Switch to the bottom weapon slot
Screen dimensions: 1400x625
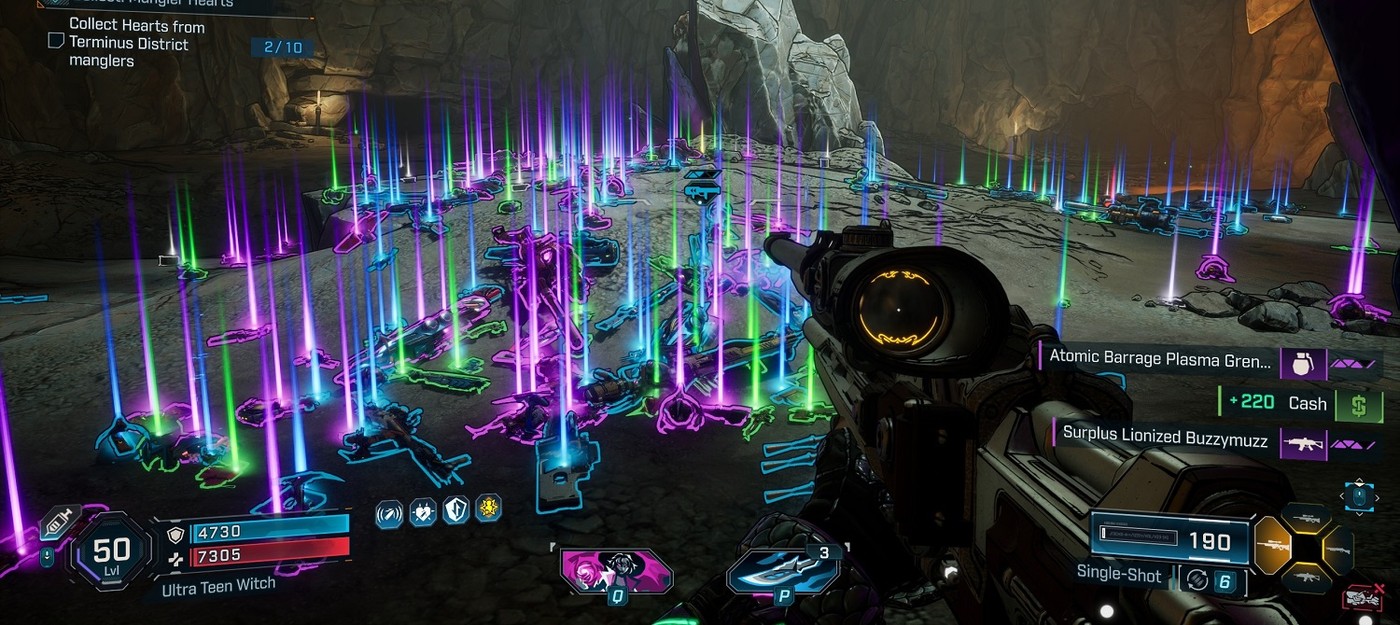click(1306, 578)
